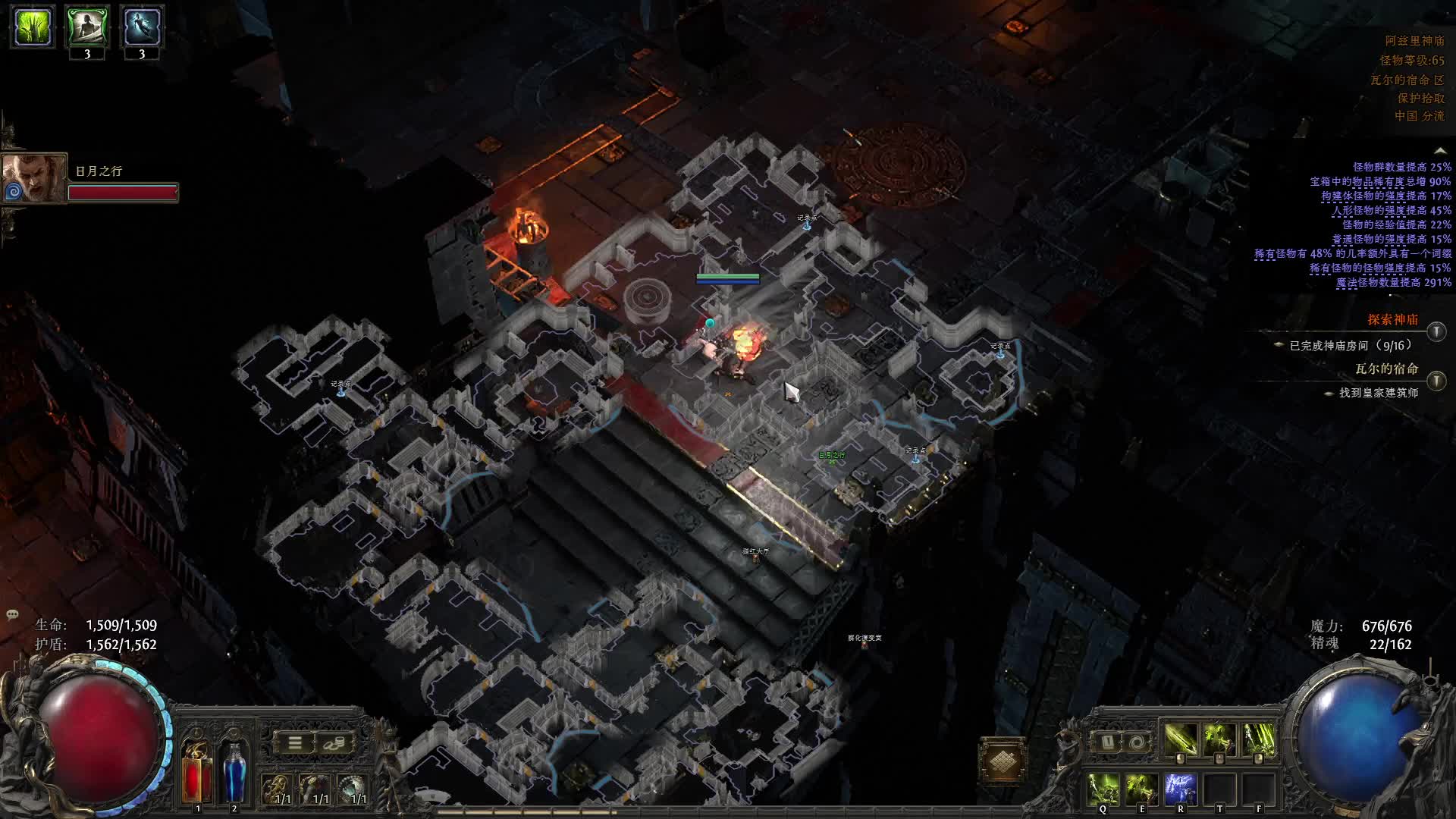Screen dimensions: 1456x819
Task: Open the shop coins button
Action: [x=334, y=743]
